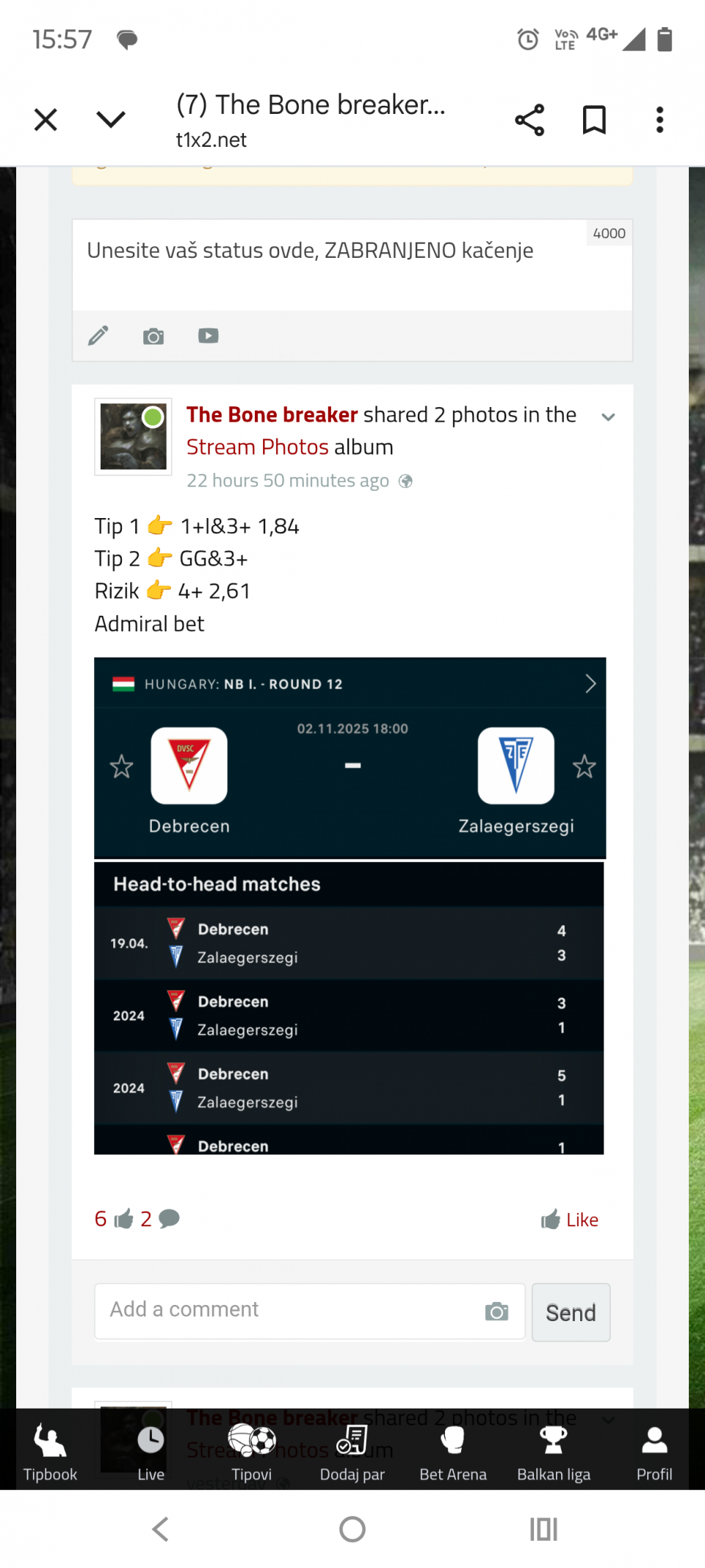The image size is (705, 1568).
Task: Switch to the Live tab
Action: [151, 1452]
